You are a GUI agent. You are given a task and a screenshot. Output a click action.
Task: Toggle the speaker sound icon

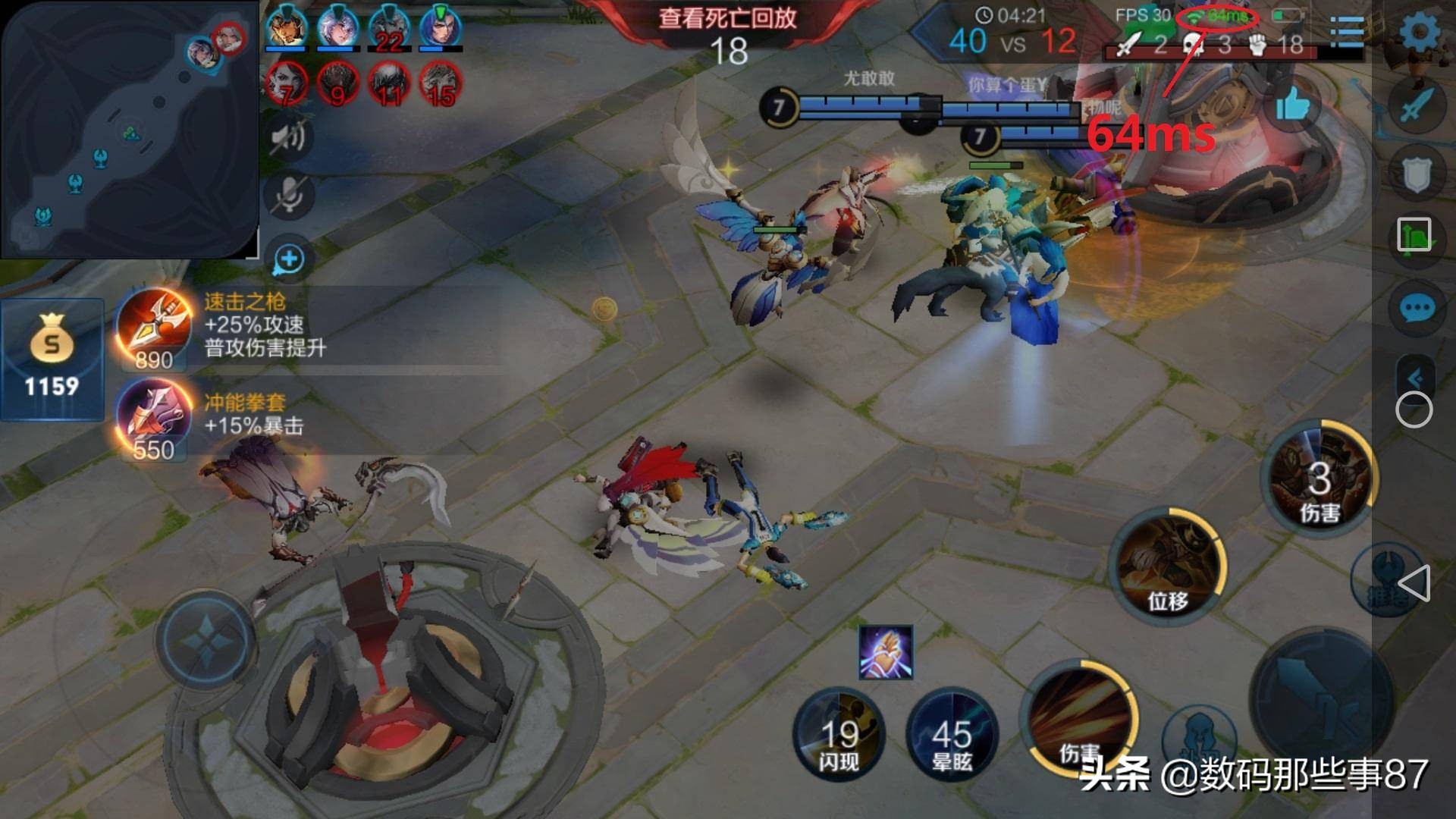[289, 137]
